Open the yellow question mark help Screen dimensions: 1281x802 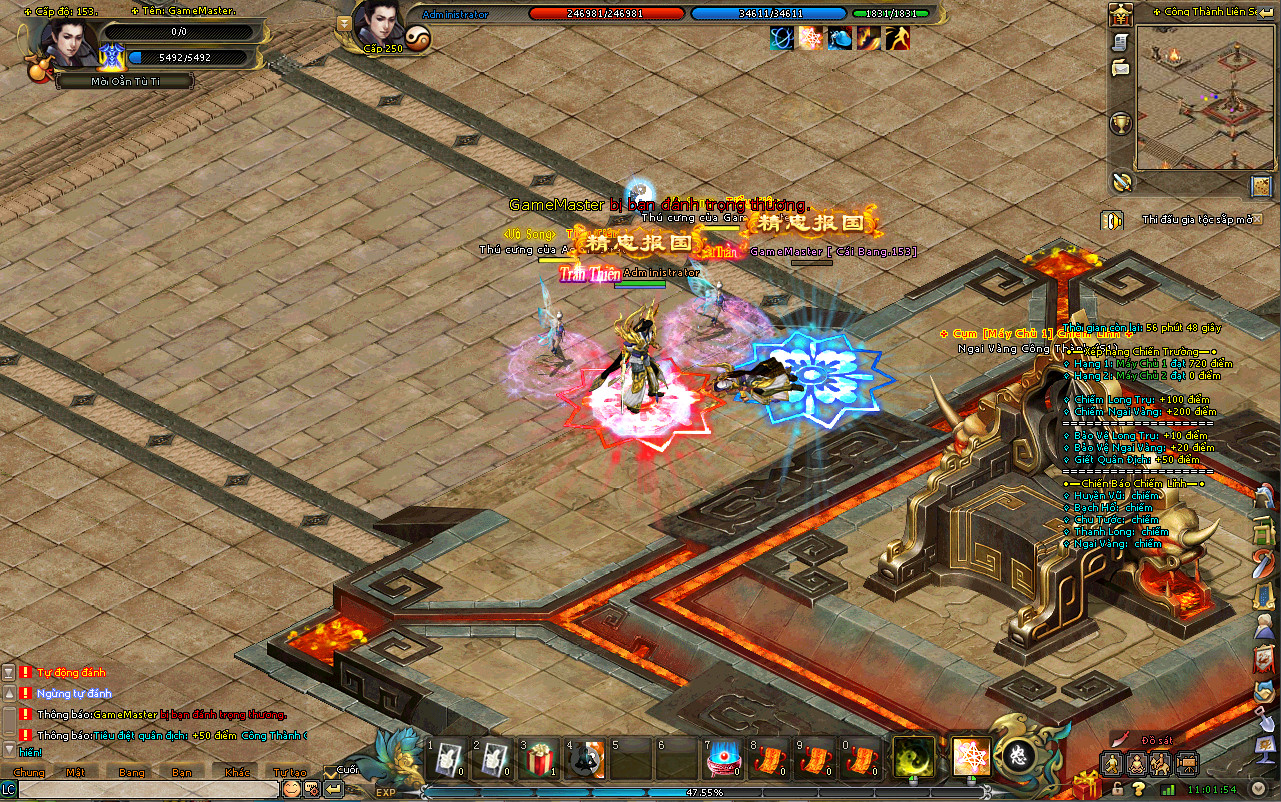[1138, 789]
